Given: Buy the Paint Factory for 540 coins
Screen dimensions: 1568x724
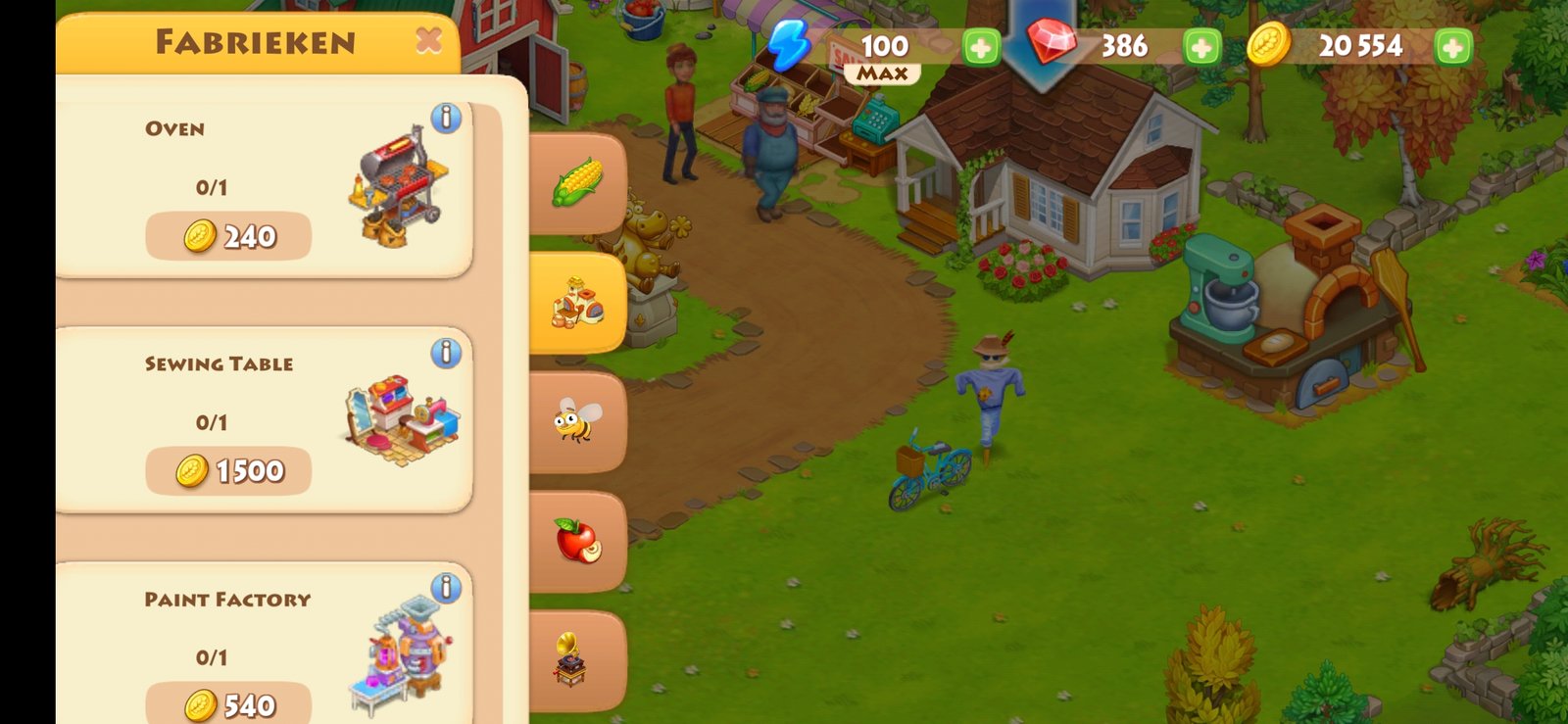Looking at the screenshot, I should point(228,704).
